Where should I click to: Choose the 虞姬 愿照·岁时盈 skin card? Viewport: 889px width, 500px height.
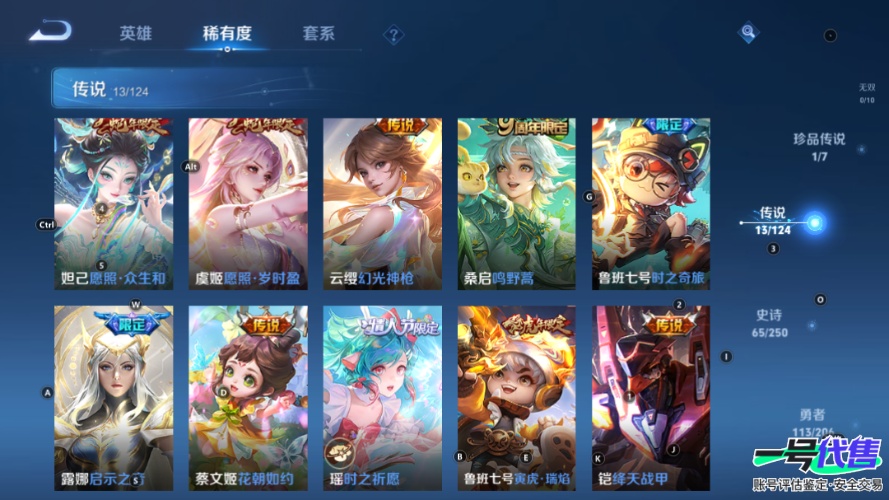pos(248,204)
